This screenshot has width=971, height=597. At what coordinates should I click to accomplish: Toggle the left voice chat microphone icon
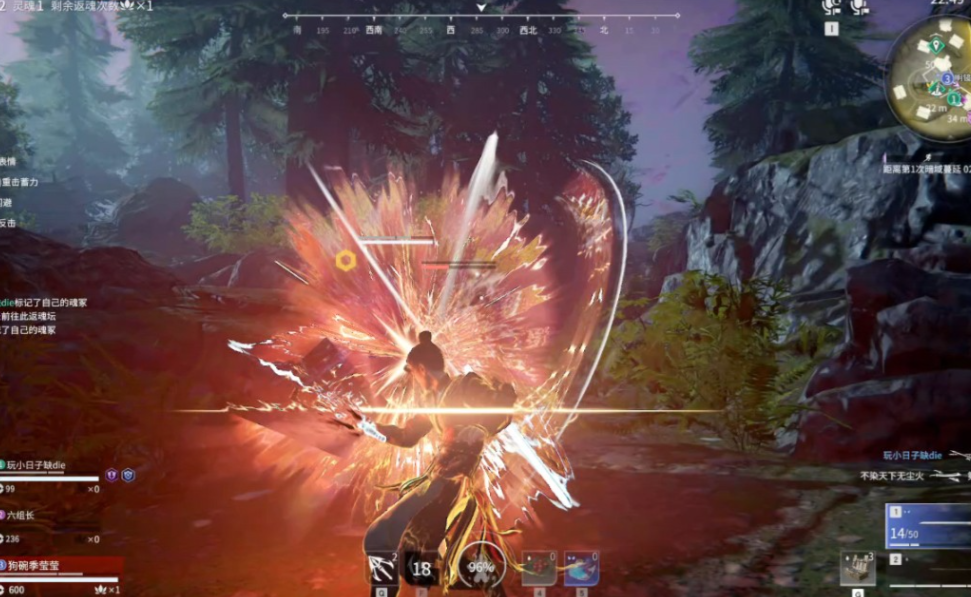(831, 8)
